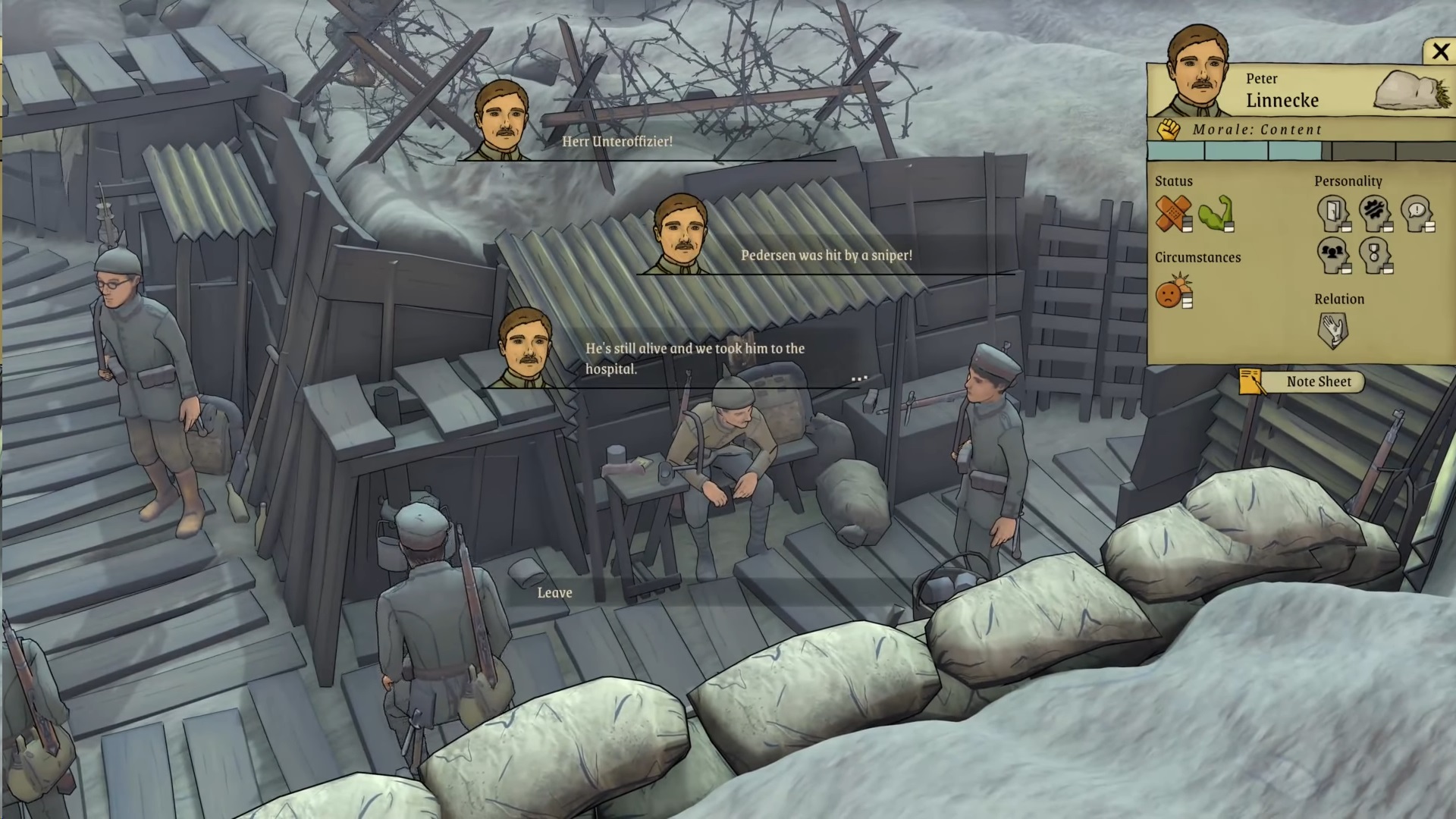1456x819 pixels.
Task: Click the yellow fist morale icon
Action: 1169,130
